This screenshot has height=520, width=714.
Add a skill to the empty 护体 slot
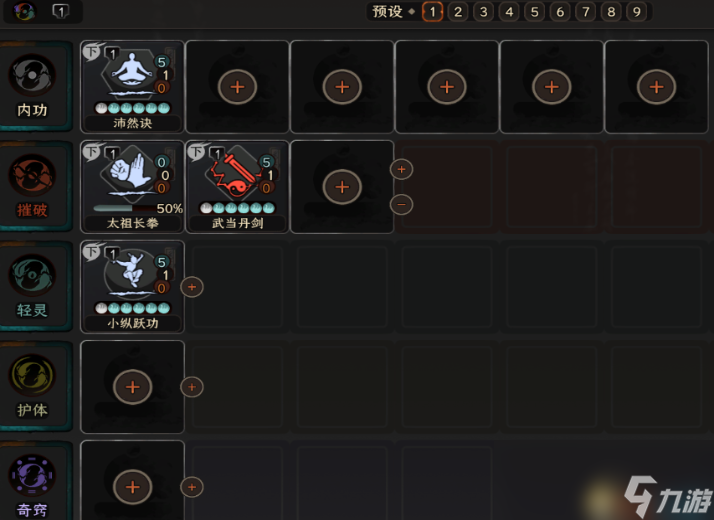(x=133, y=386)
